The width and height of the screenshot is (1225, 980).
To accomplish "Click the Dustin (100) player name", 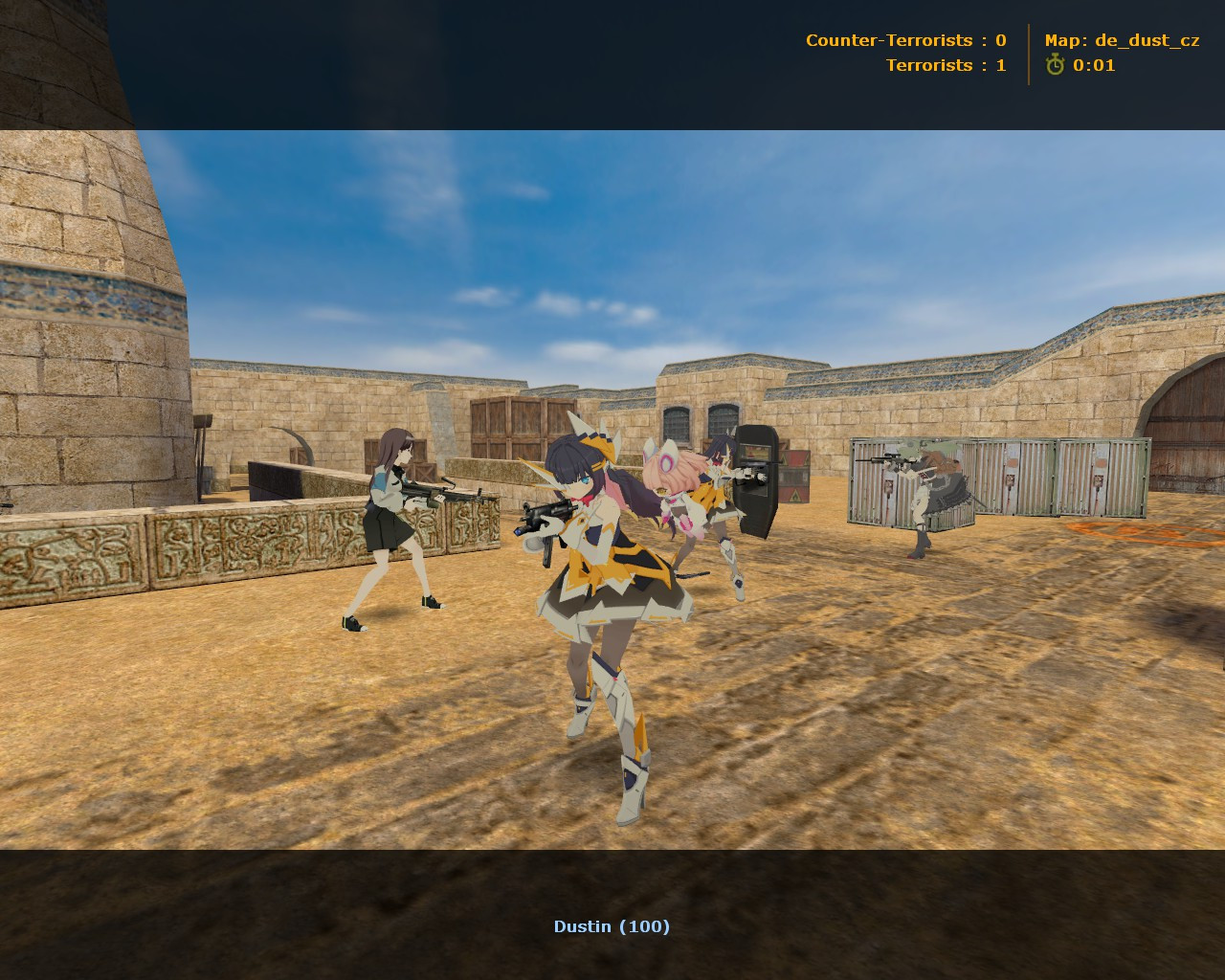I will pyautogui.click(x=612, y=925).
